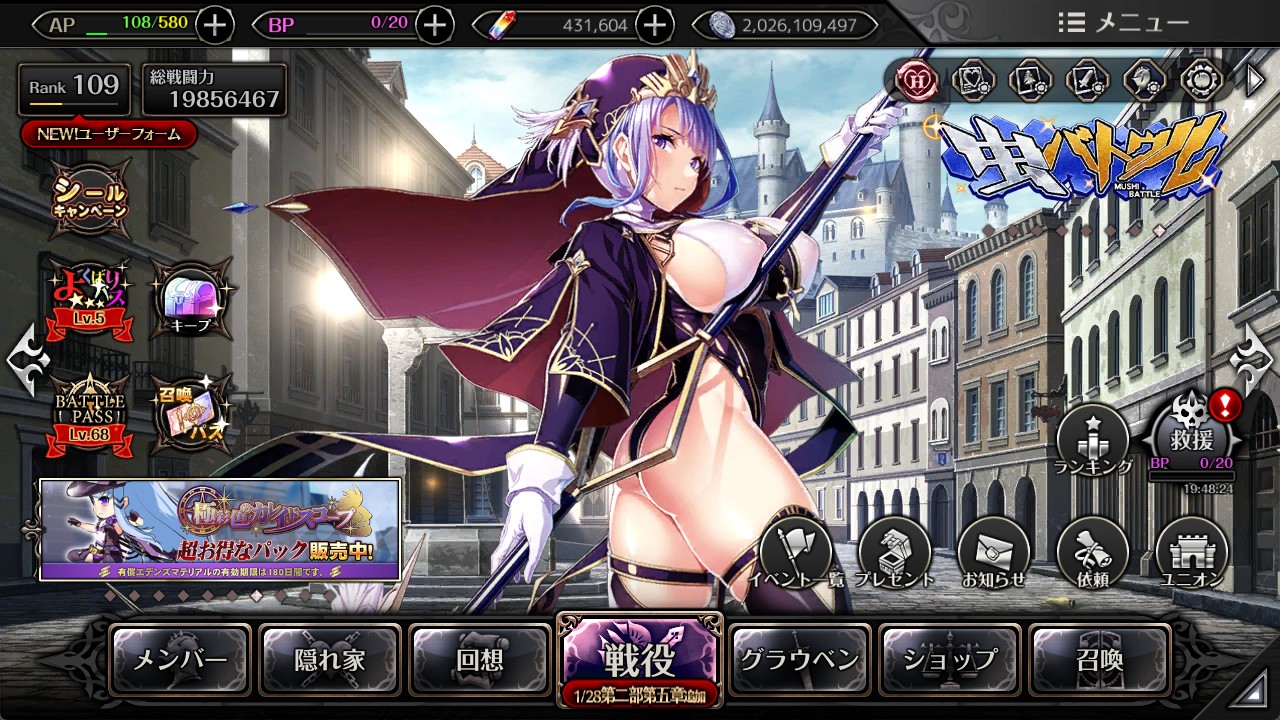
Task: Open 回想 memories
Action: (480, 659)
